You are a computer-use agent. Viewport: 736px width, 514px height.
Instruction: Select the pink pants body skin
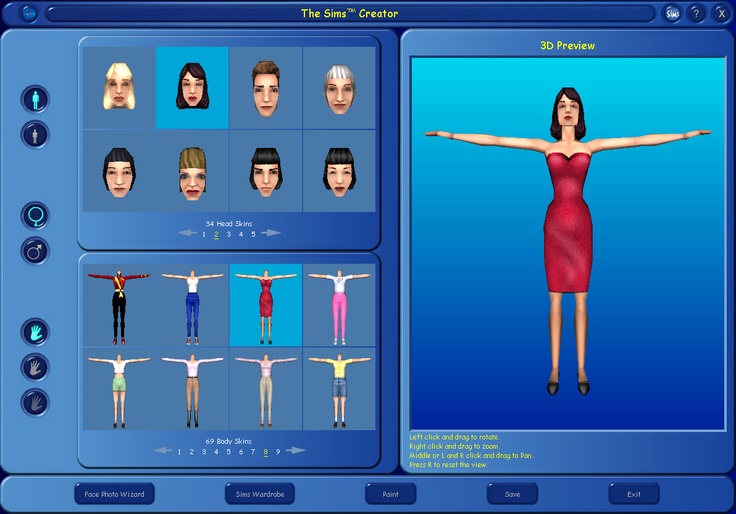click(339, 305)
